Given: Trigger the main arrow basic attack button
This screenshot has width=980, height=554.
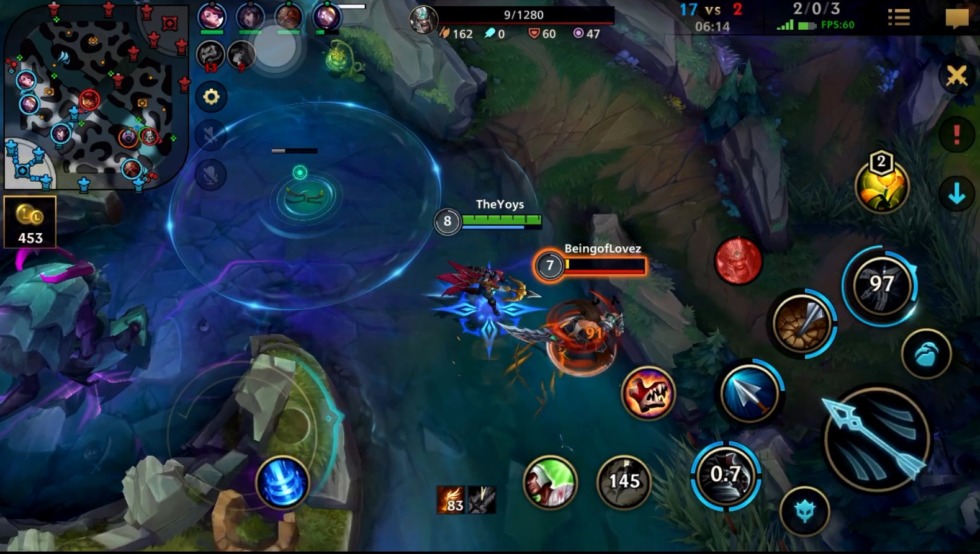Looking at the screenshot, I should point(876,438).
